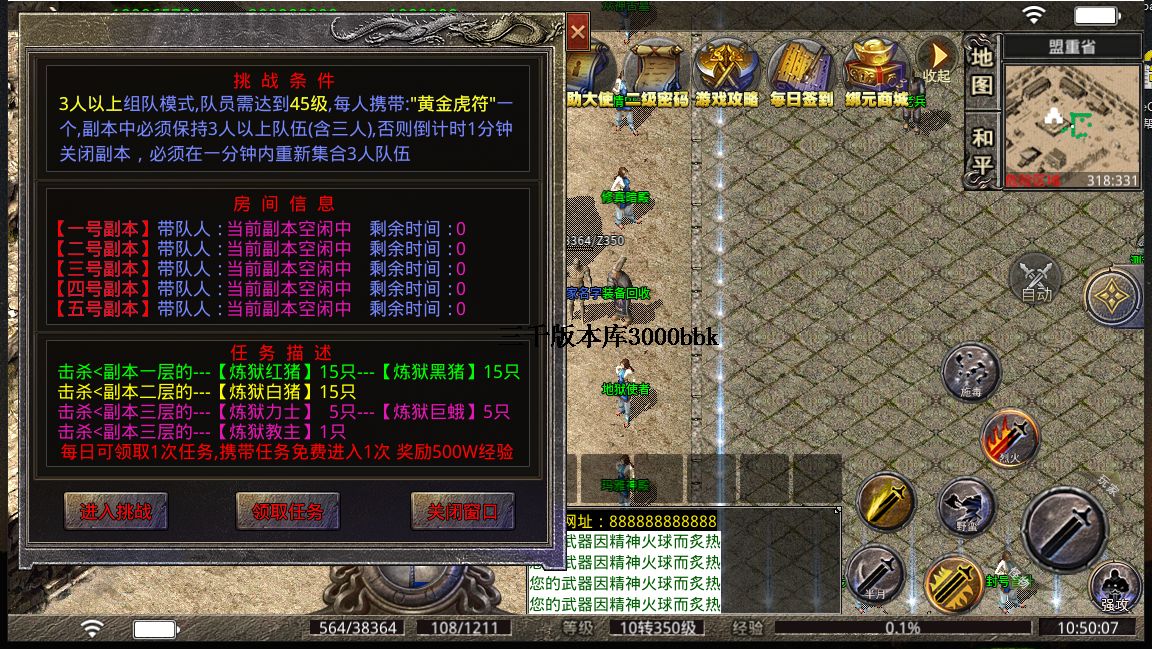Dismiss the panel using 关闭窗口

click(x=462, y=511)
